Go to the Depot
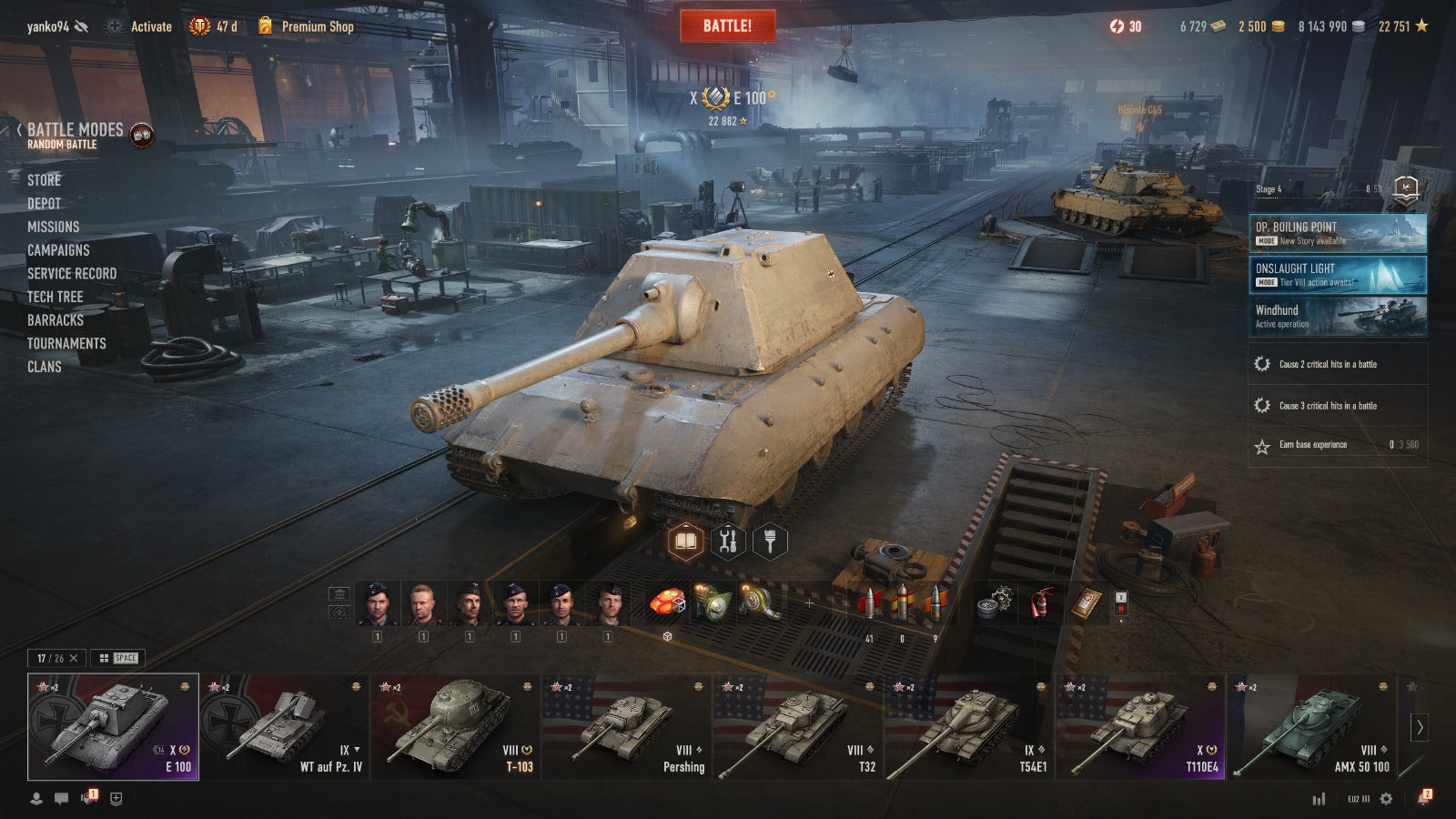This screenshot has width=1456, height=819. (x=44, y=204)
